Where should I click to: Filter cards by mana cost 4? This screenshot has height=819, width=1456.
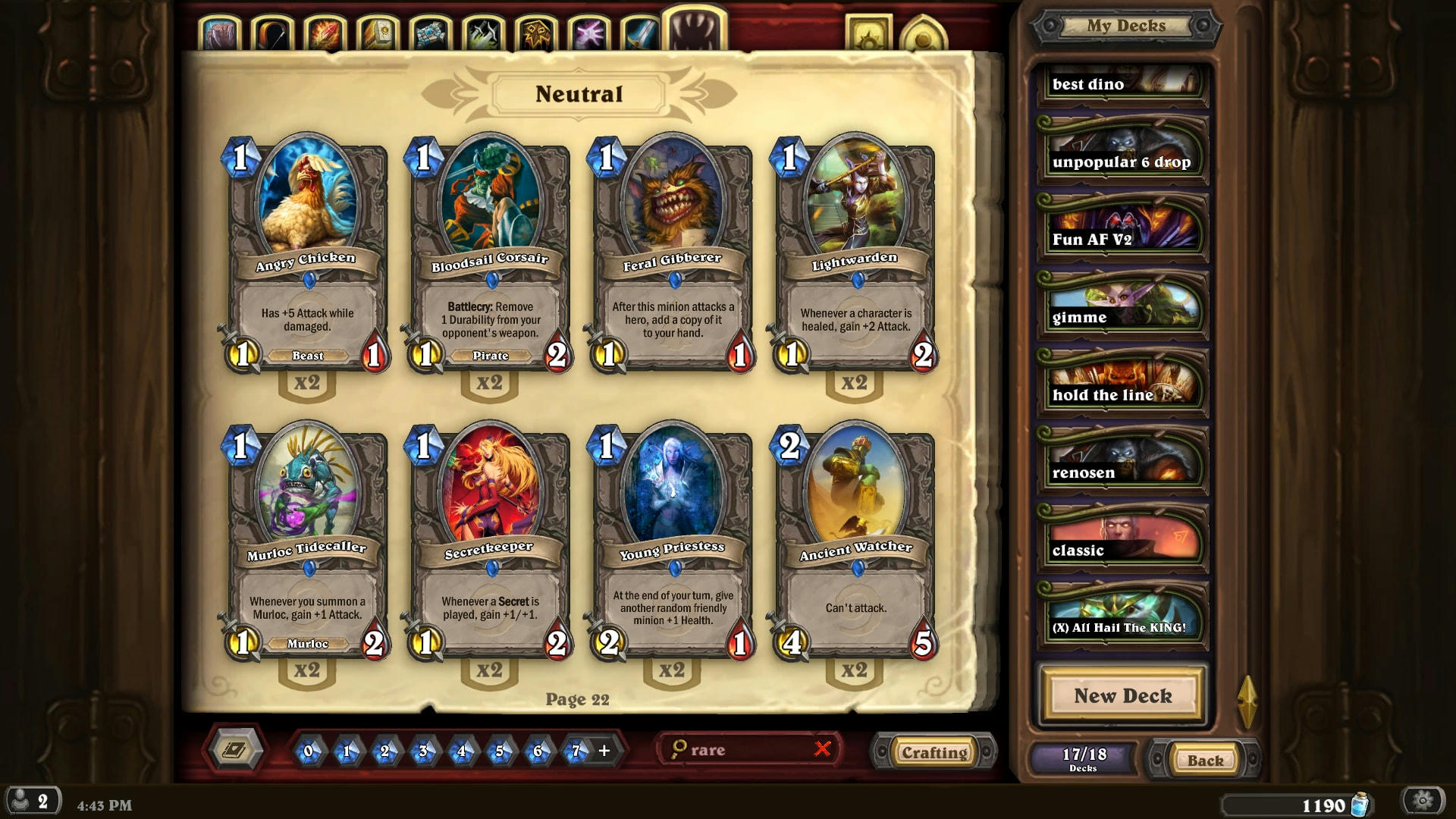(461, 751)
